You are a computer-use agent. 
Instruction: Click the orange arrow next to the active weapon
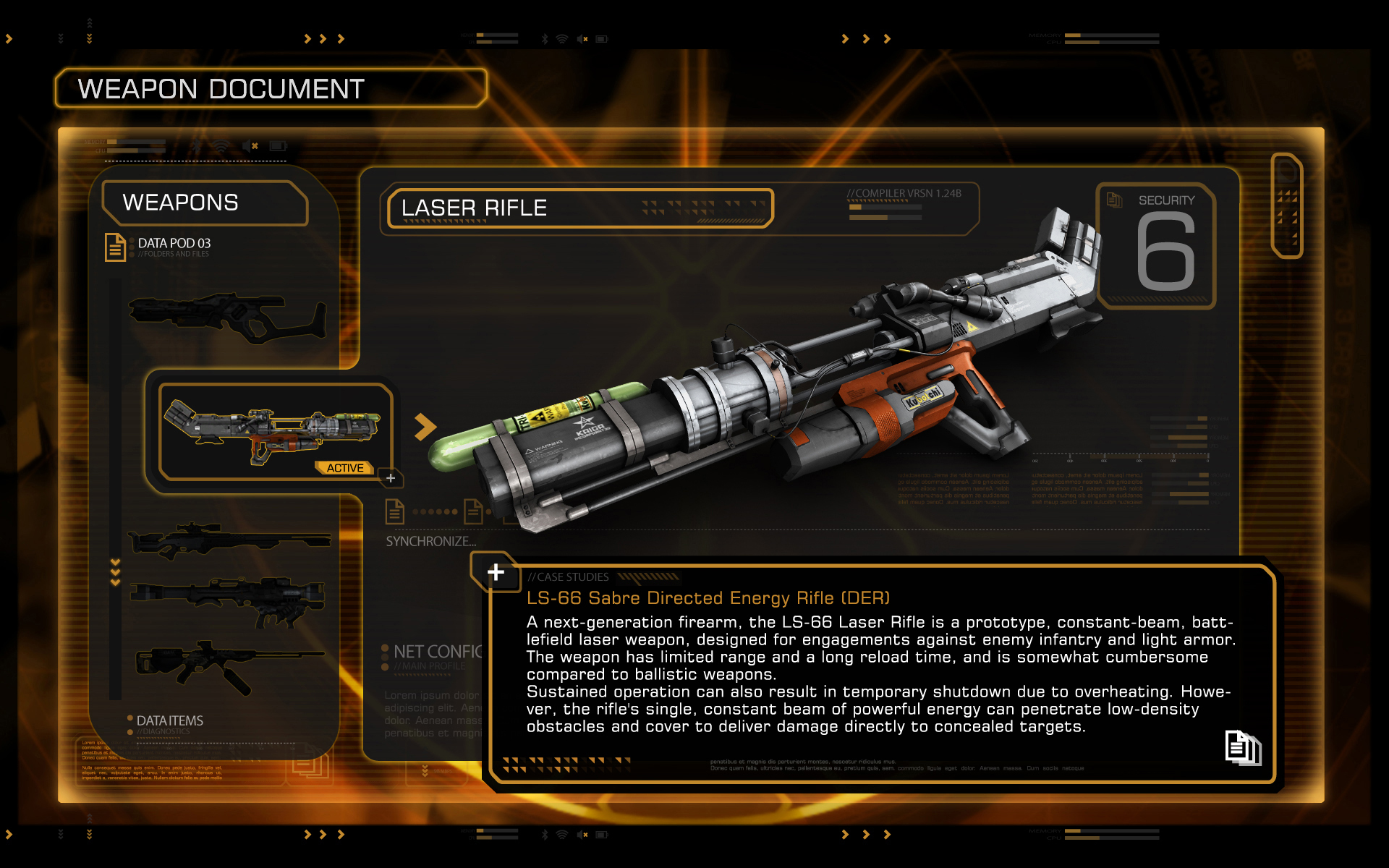pyautogui.click(x=425, y=427)
